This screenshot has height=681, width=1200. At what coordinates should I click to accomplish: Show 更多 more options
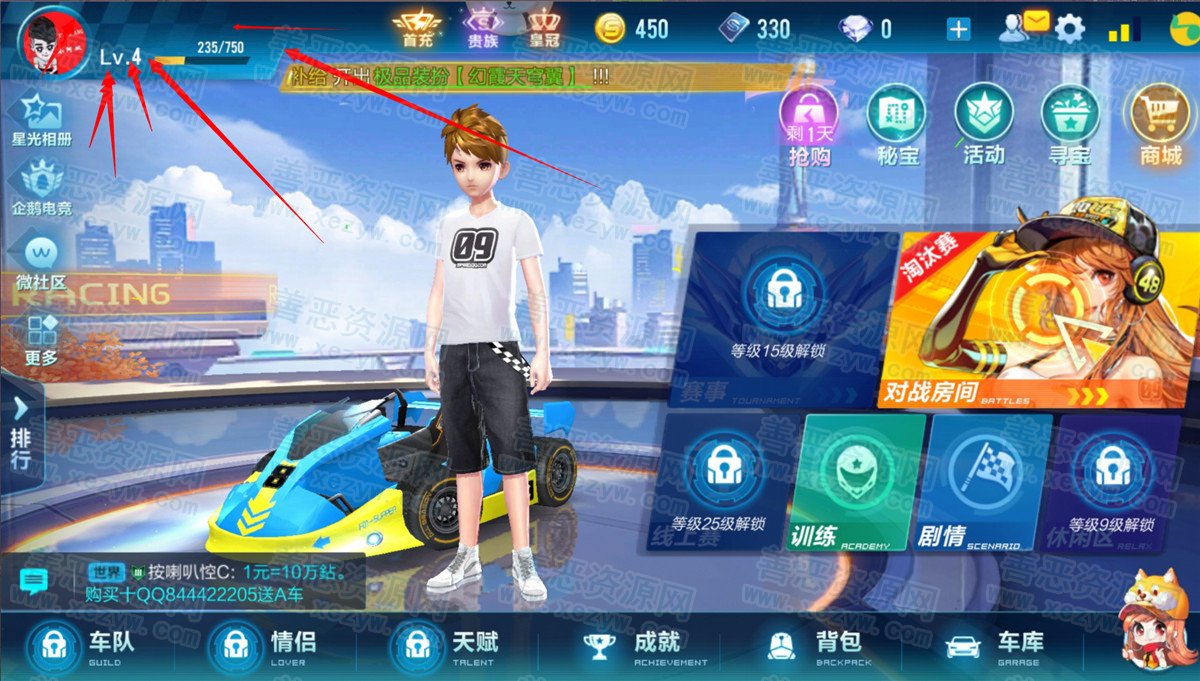(41, 337)
